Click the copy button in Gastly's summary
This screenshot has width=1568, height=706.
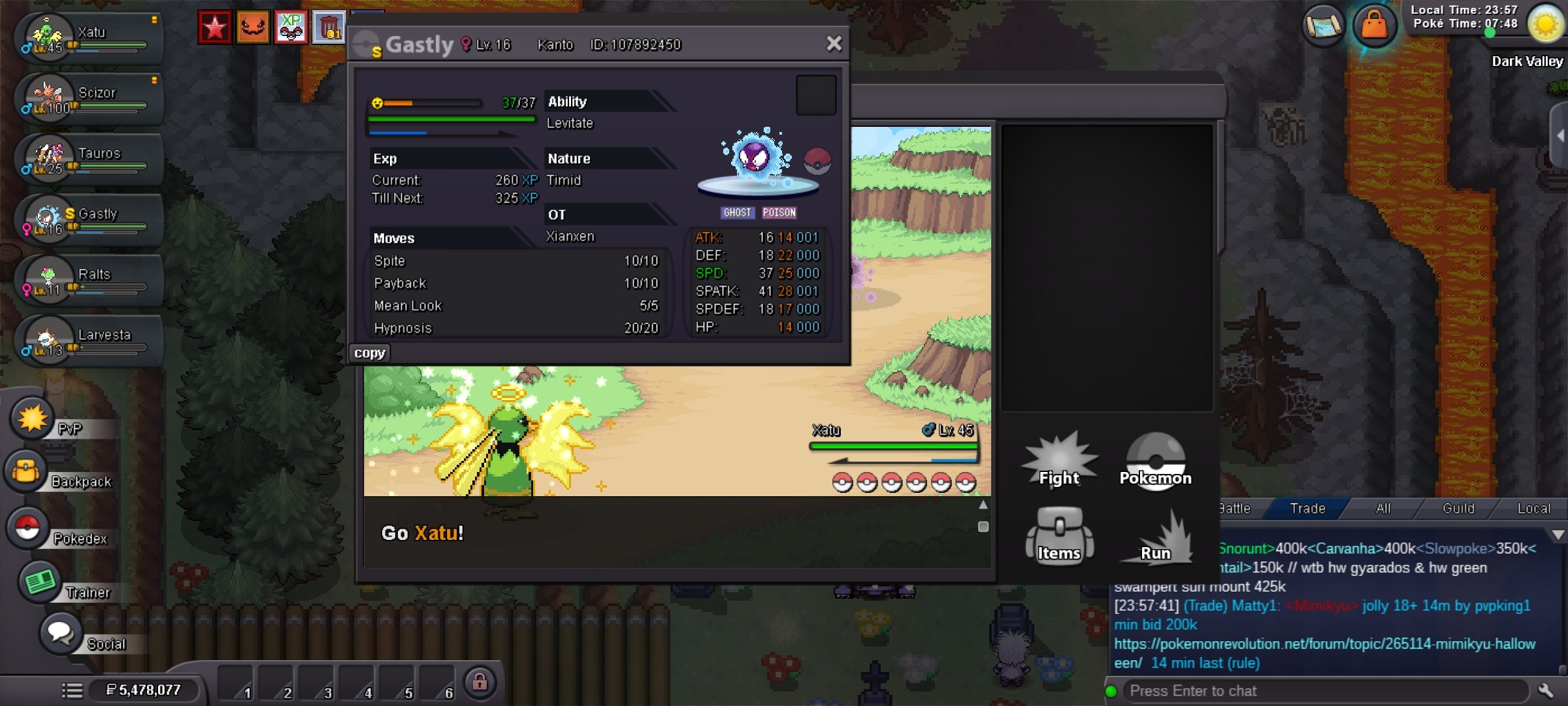click(x=369, y=353)
